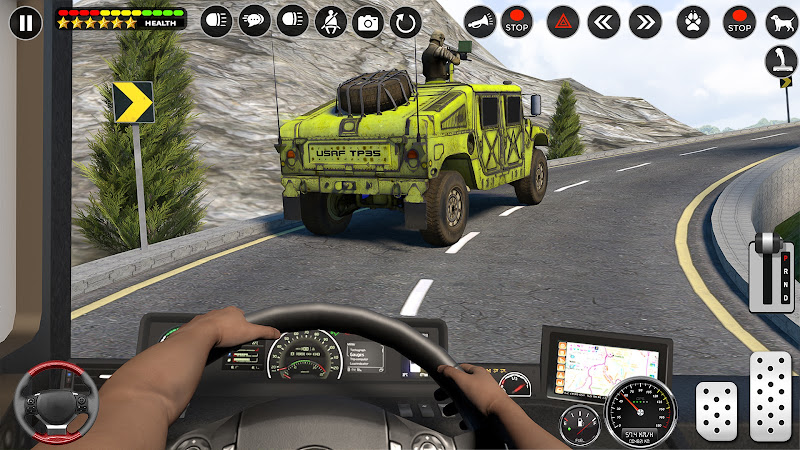800x450 pixels.
Task: Hit the STOP button beside the horn
Action: click(517, 21)
